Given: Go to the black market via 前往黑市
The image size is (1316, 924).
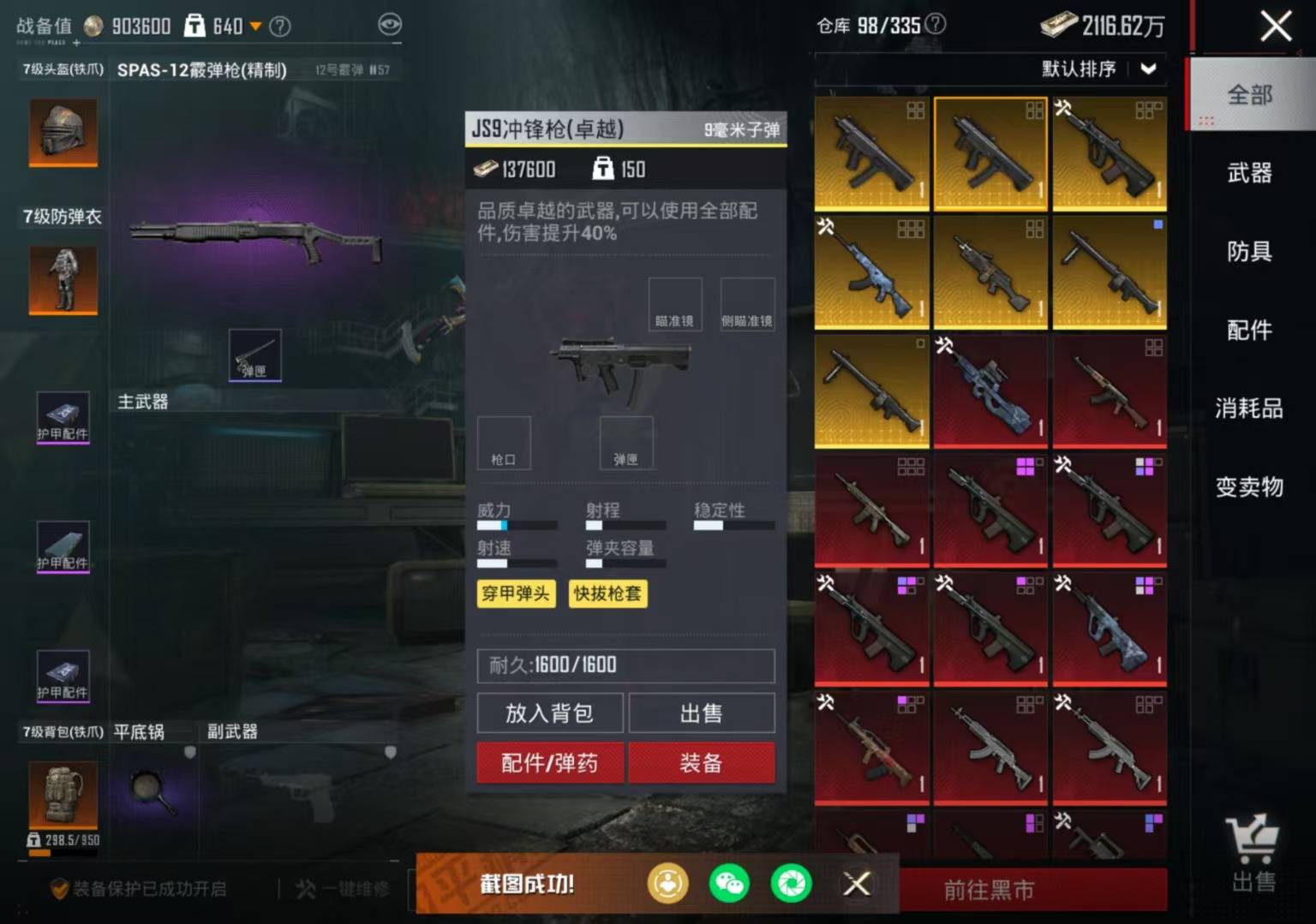Looking at the screenshot, I should (x=990, y=891).
